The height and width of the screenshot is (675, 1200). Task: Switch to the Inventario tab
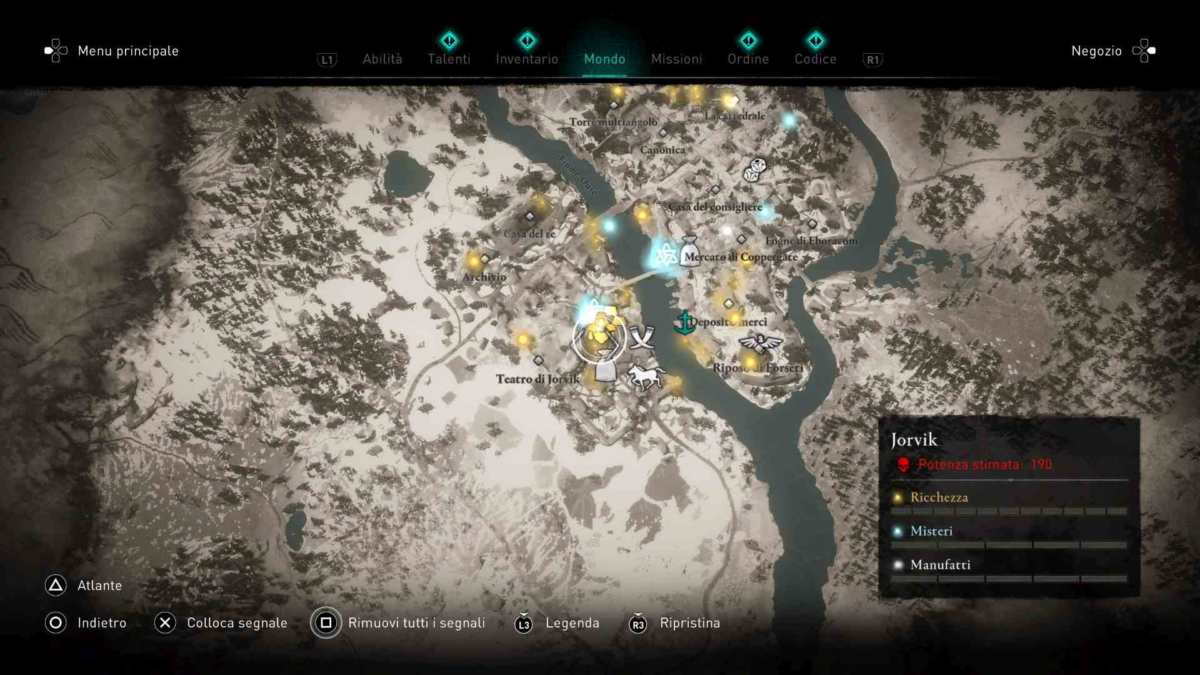tap(527, 59)
